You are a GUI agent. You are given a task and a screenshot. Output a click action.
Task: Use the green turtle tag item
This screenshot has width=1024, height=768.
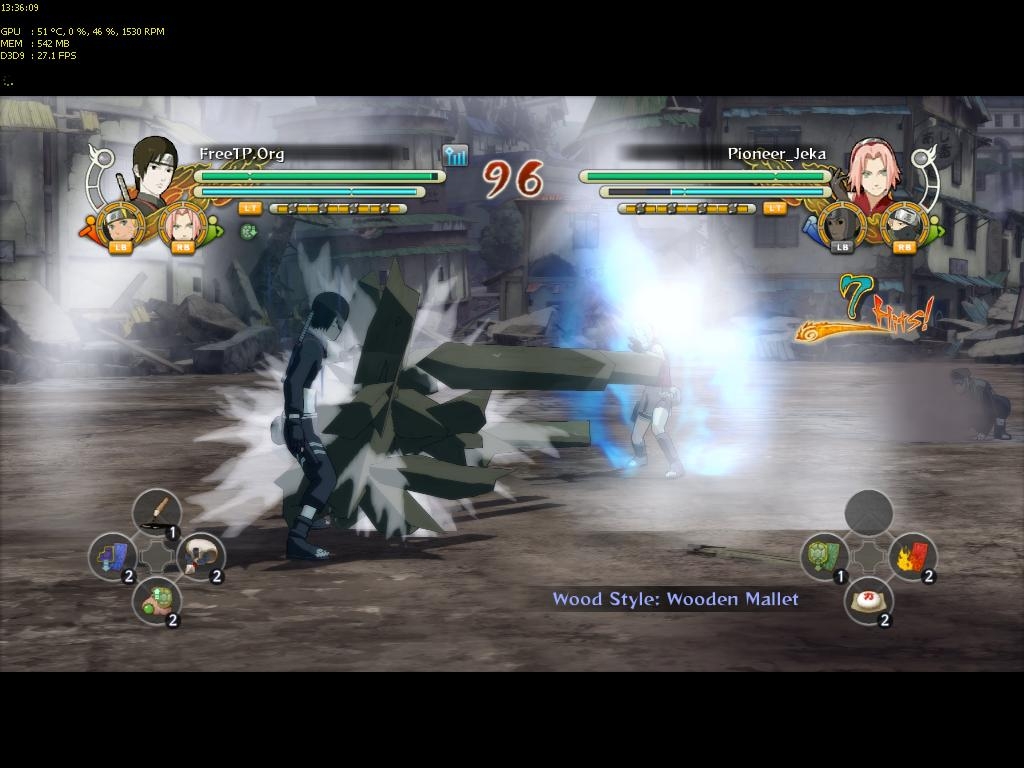tap(824, 556)
